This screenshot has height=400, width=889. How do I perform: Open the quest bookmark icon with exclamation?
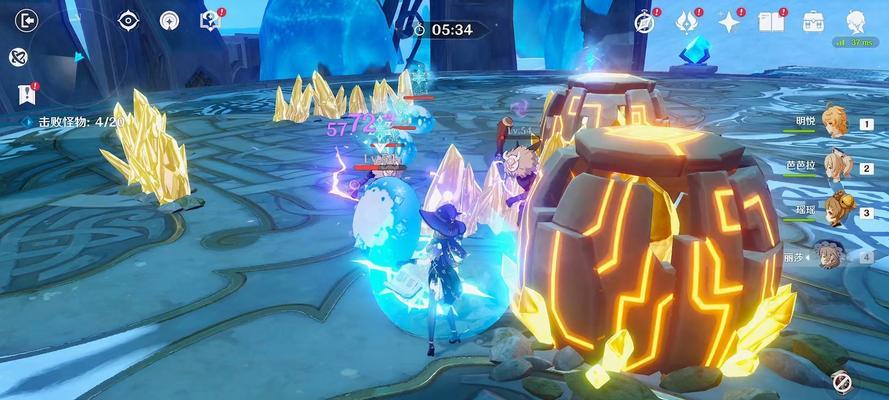[x=27, y=94]
